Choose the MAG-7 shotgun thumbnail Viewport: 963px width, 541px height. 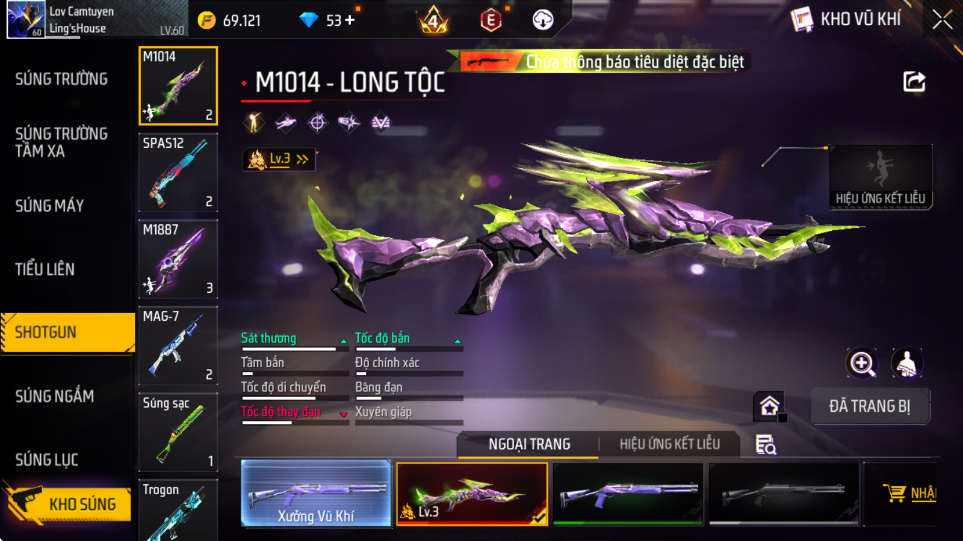pos(178,346)
